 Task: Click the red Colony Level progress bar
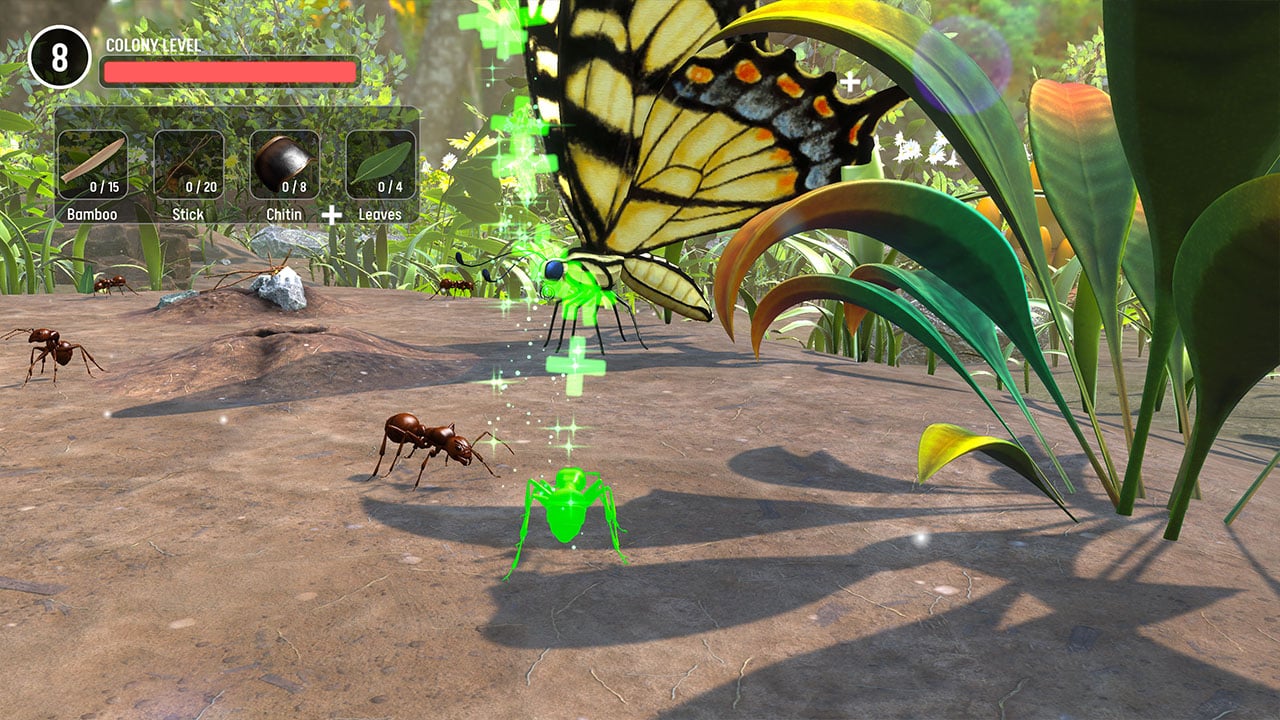227,70
